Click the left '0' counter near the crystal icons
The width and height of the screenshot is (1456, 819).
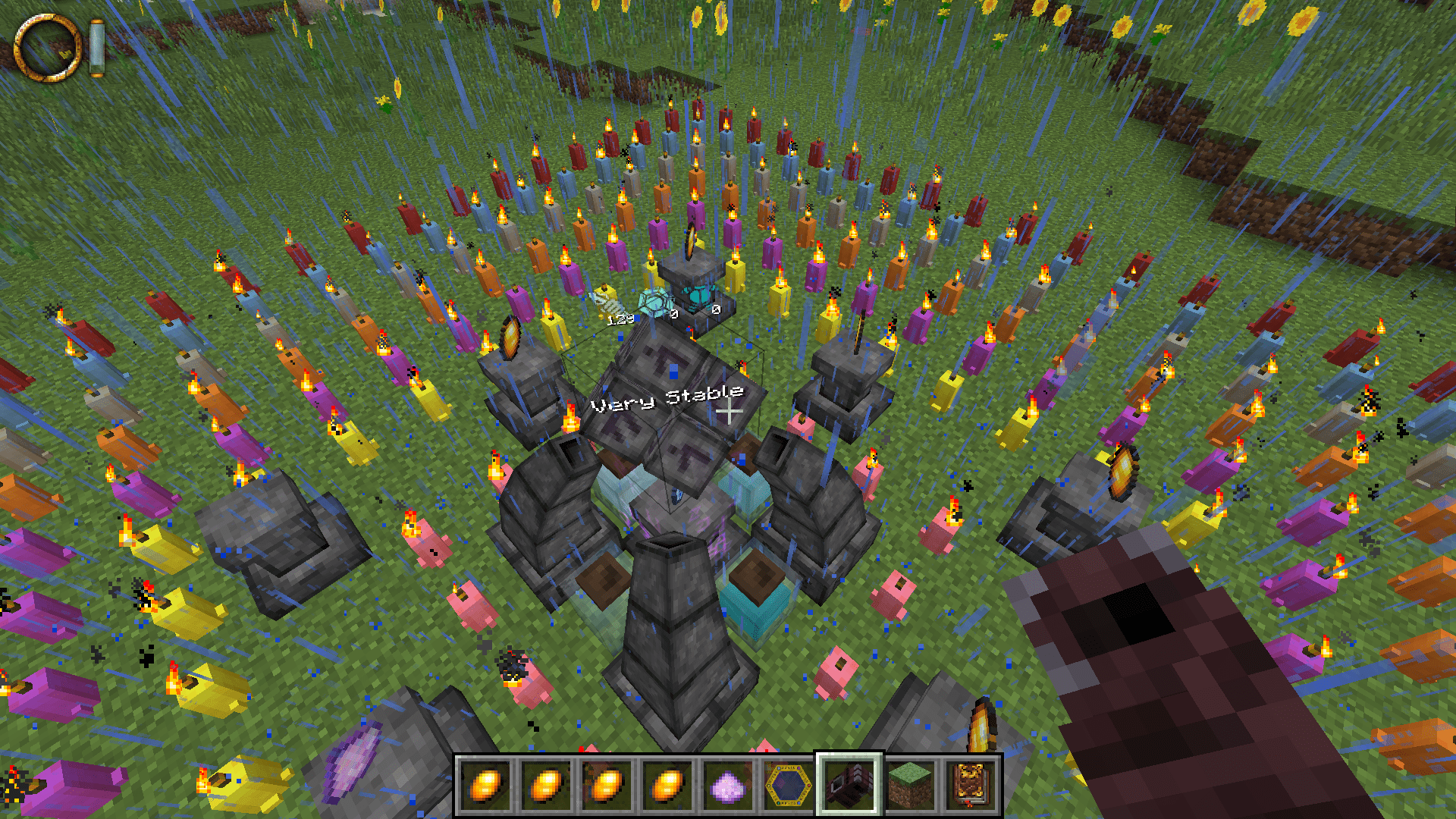(x=674, y=313)
